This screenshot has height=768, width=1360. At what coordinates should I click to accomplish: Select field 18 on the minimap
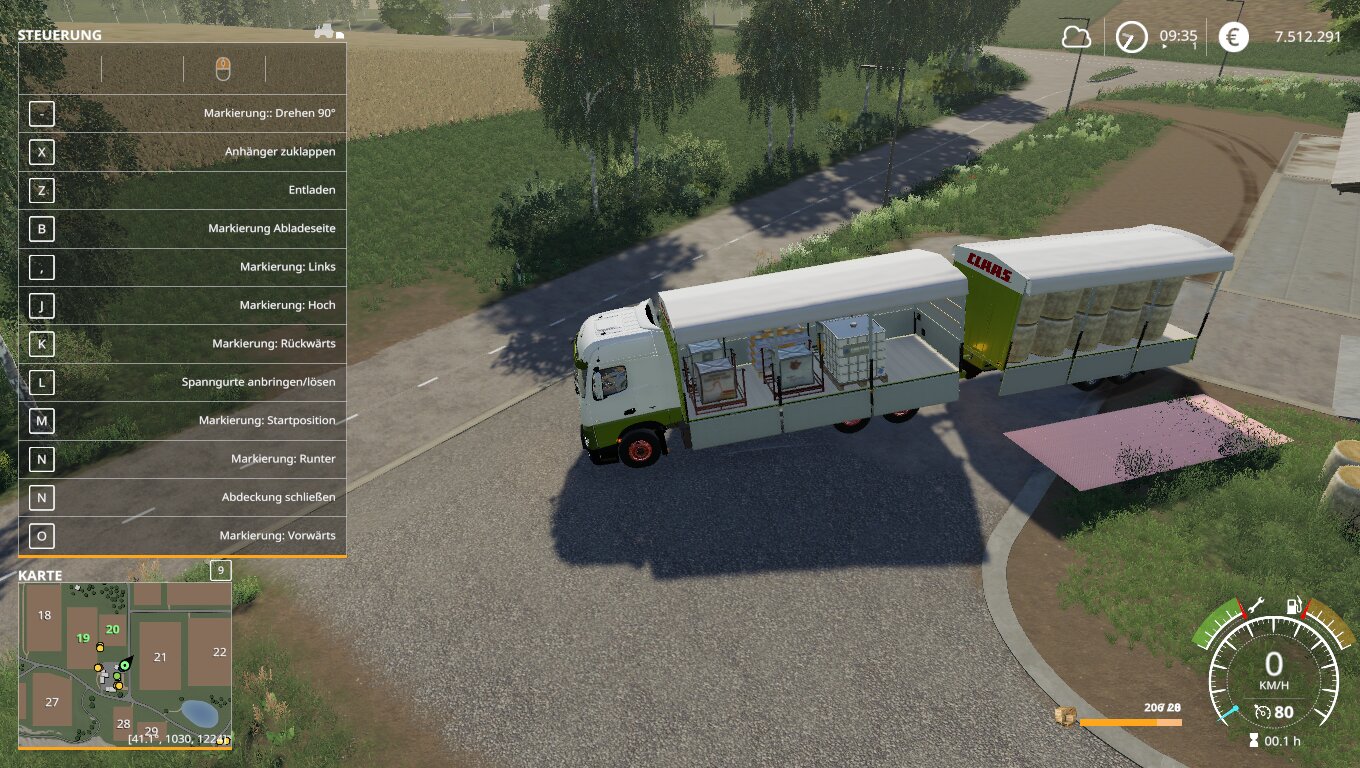point(44,615)
